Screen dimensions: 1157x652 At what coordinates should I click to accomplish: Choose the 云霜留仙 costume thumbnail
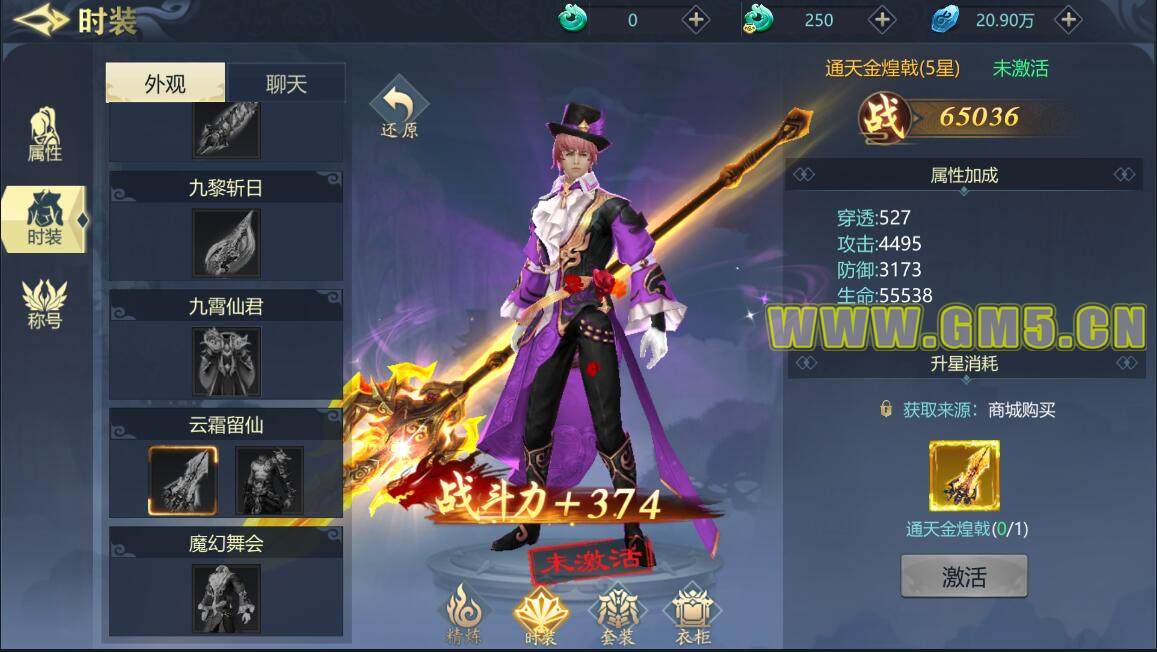click(269, 480)
